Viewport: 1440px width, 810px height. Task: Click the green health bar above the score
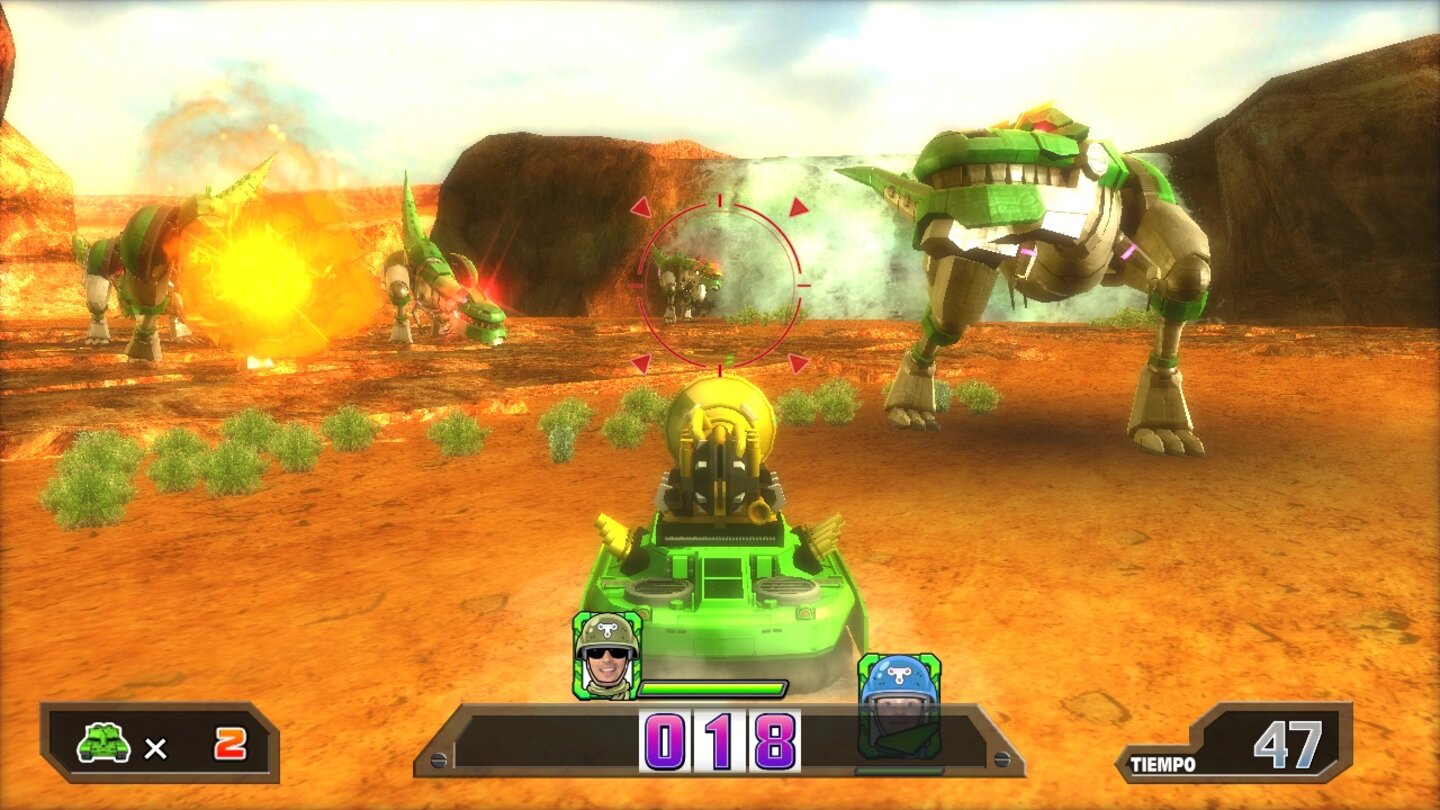point(713,687)
